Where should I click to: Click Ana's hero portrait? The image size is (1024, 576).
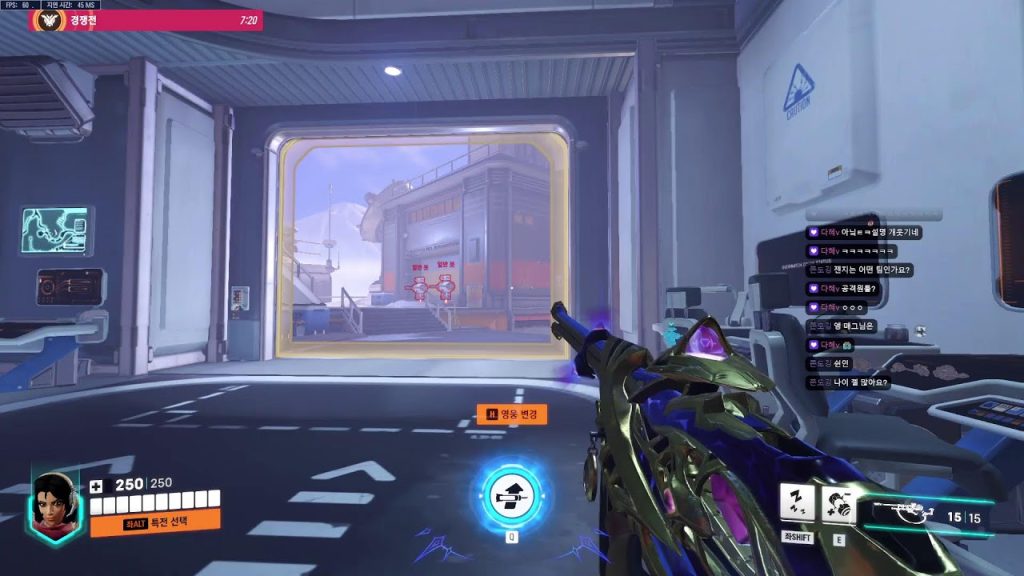pos(56,503)
